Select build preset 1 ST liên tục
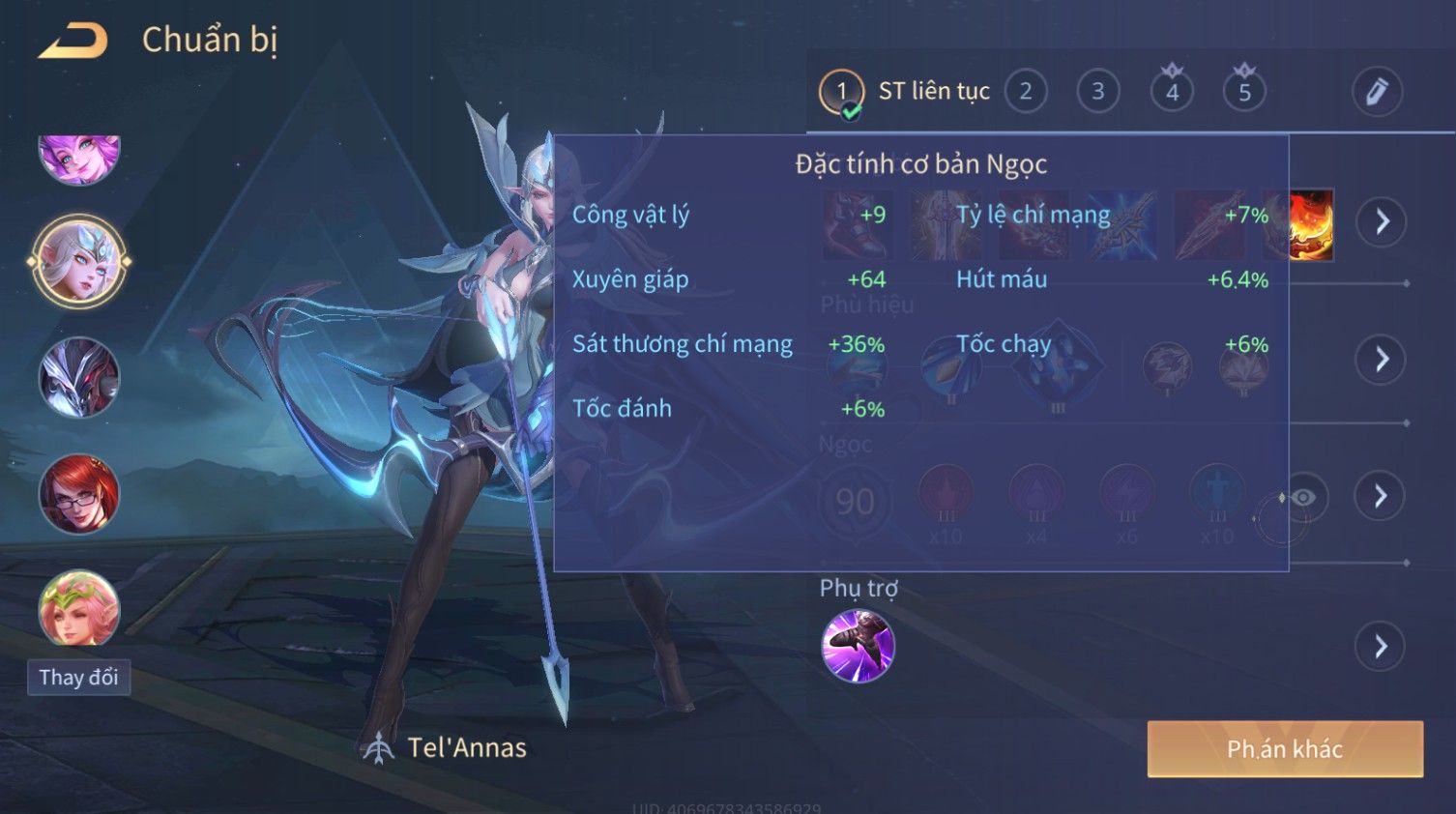Viewport: 1456px width, 814px height. (x=842, y=93)
